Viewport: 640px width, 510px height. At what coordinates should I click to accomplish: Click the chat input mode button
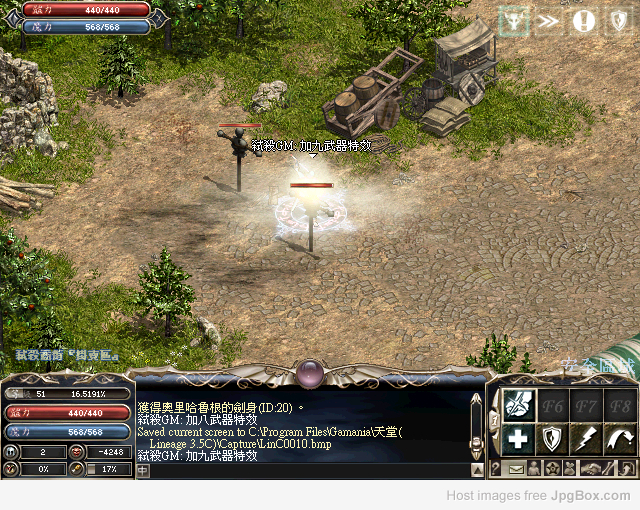tap(143, 470)
